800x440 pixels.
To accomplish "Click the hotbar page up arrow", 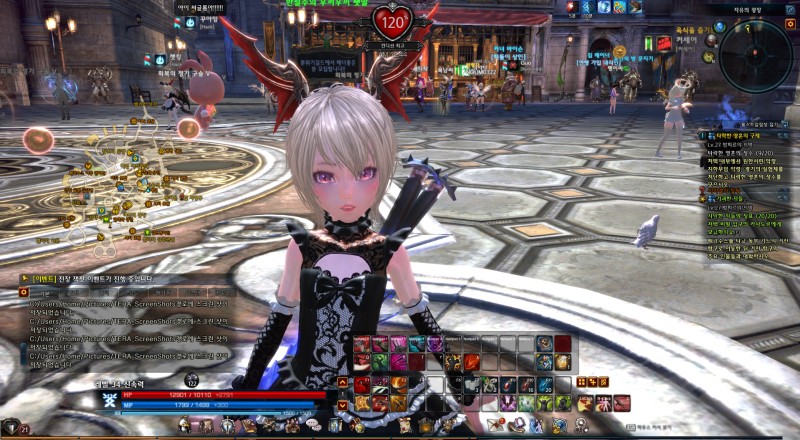I will 343,381.
